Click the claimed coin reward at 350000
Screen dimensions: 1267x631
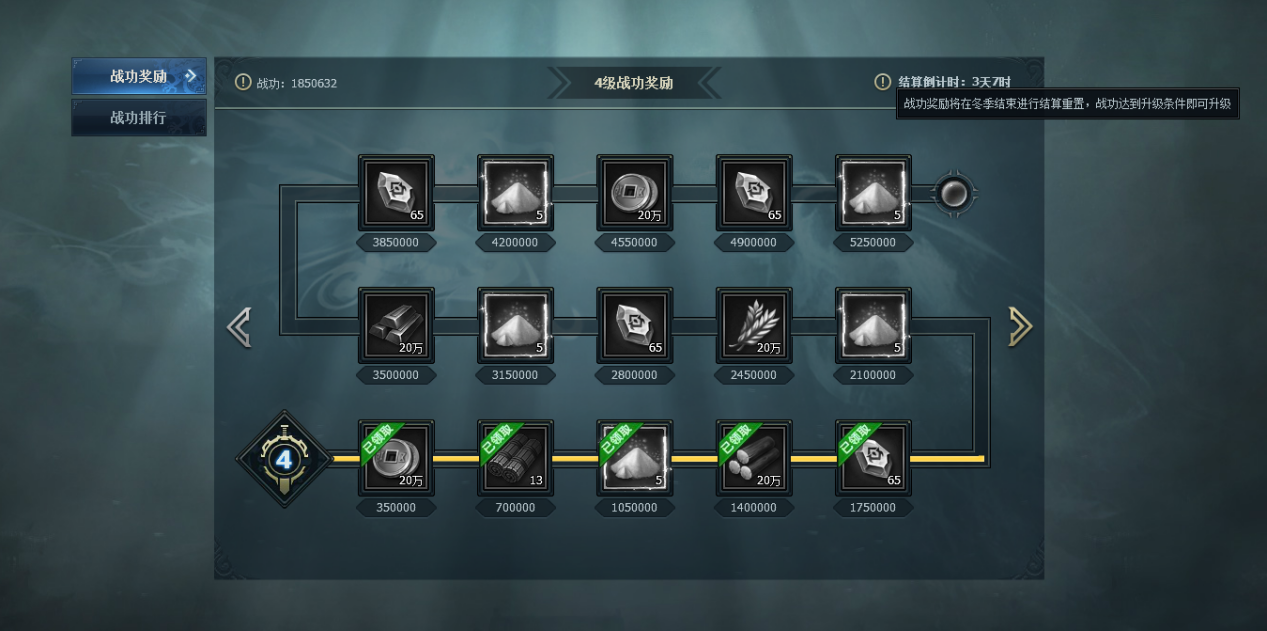pyautogui.click(x=396, y=458)
